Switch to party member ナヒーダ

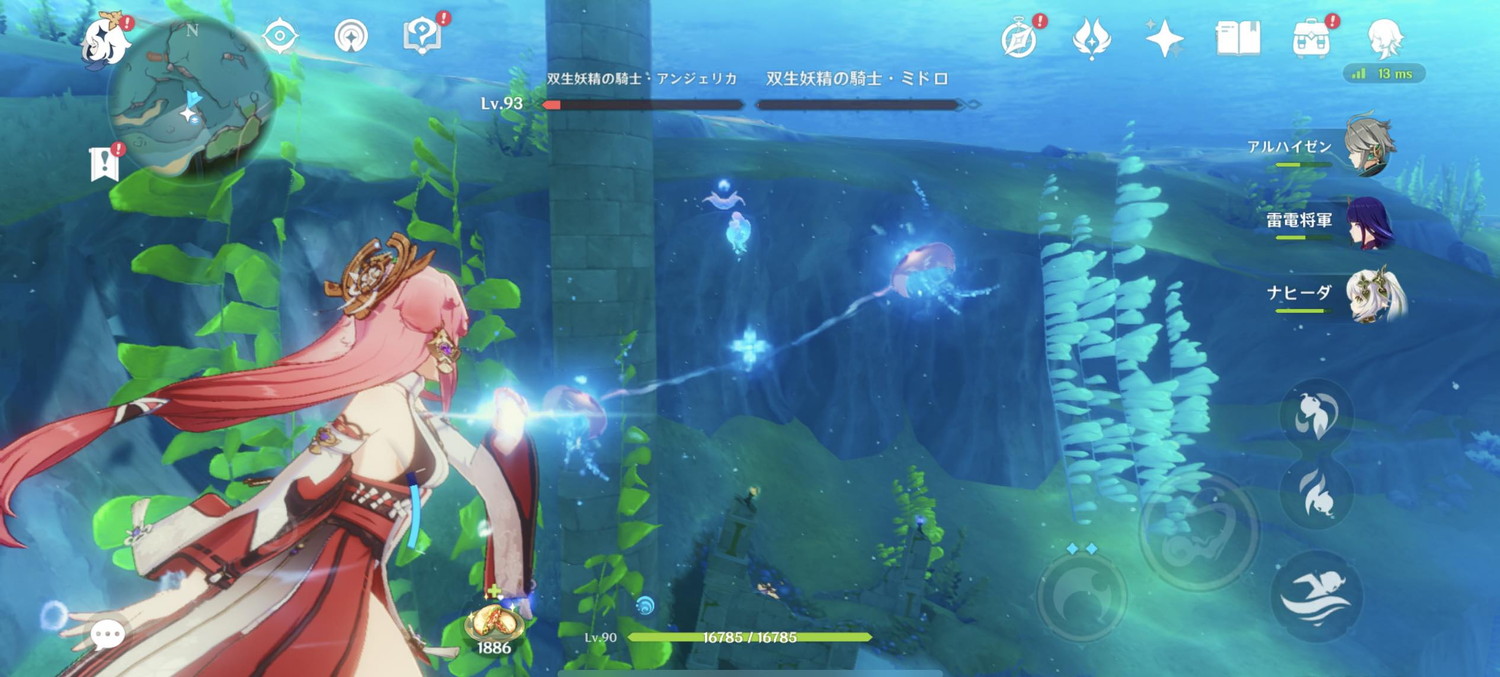(1374, 294)
